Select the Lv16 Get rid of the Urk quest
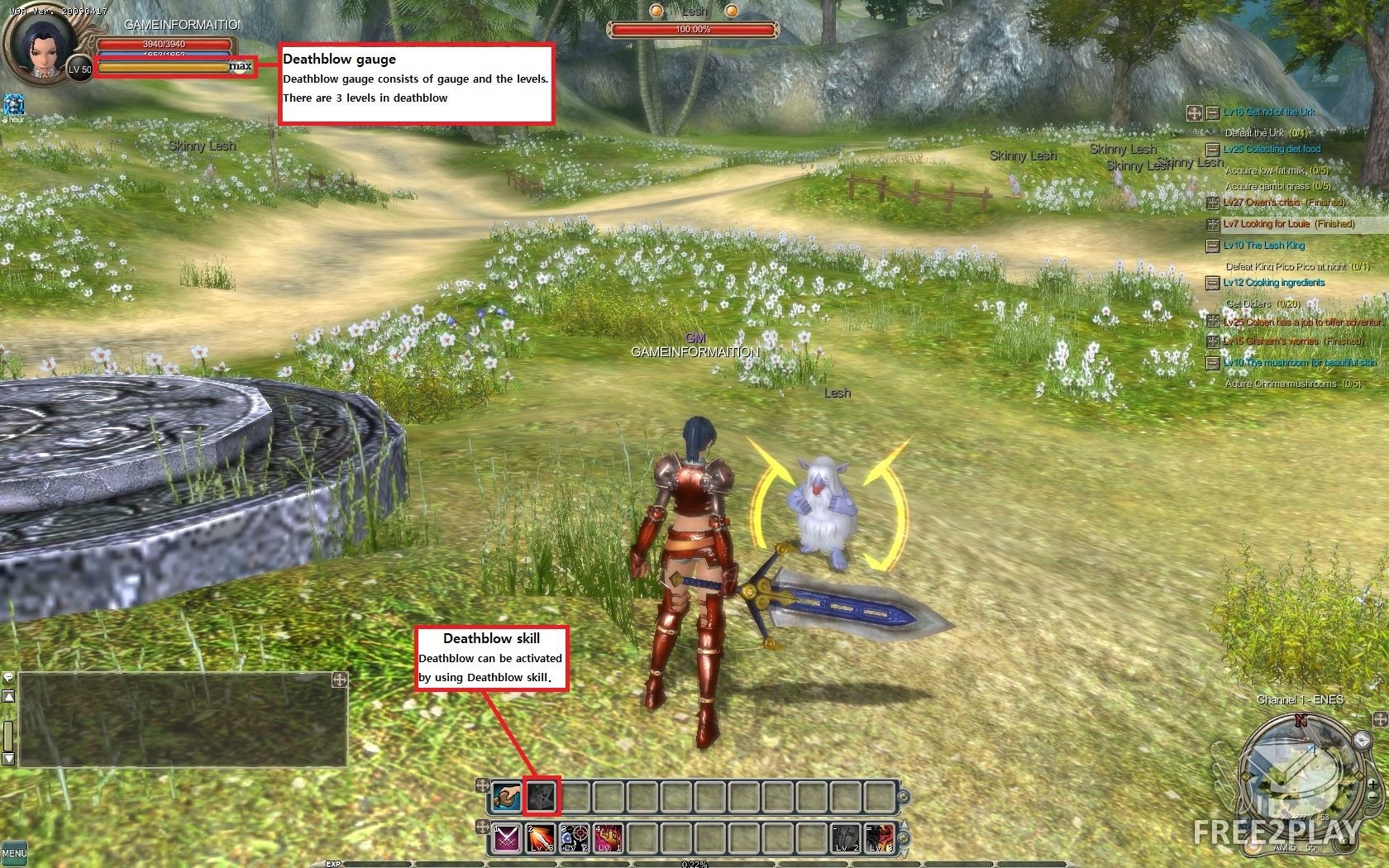This screenshot has width=1389, height=868. [1268, 112]
